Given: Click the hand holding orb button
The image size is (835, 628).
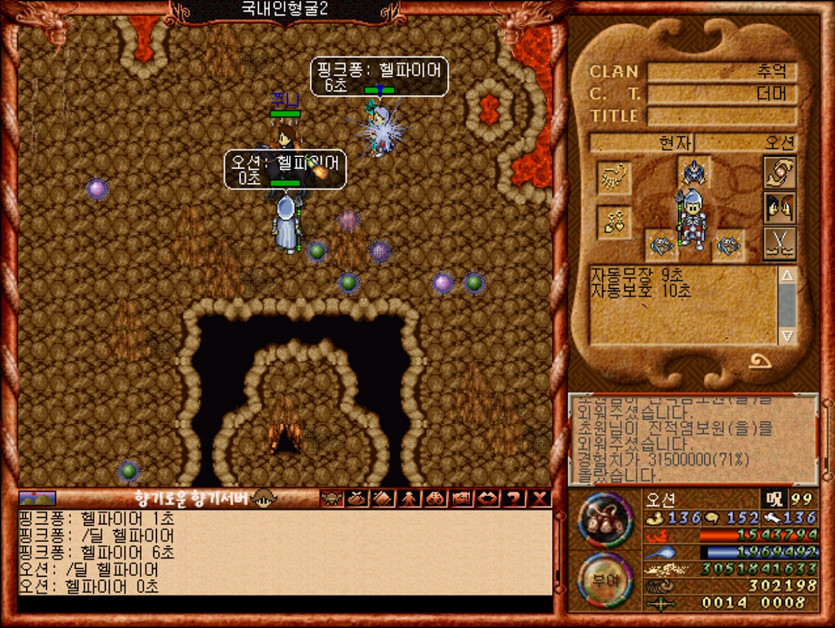Looking at the screenshot, I should (x=779, y=172).
